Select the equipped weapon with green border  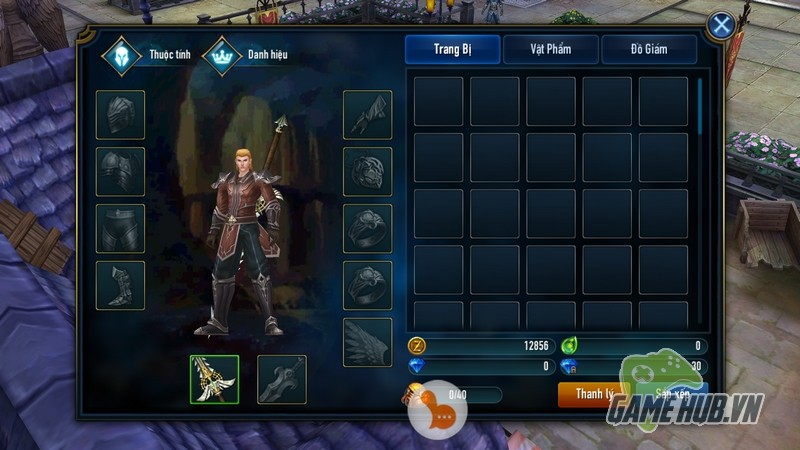(x=214, y=379)
